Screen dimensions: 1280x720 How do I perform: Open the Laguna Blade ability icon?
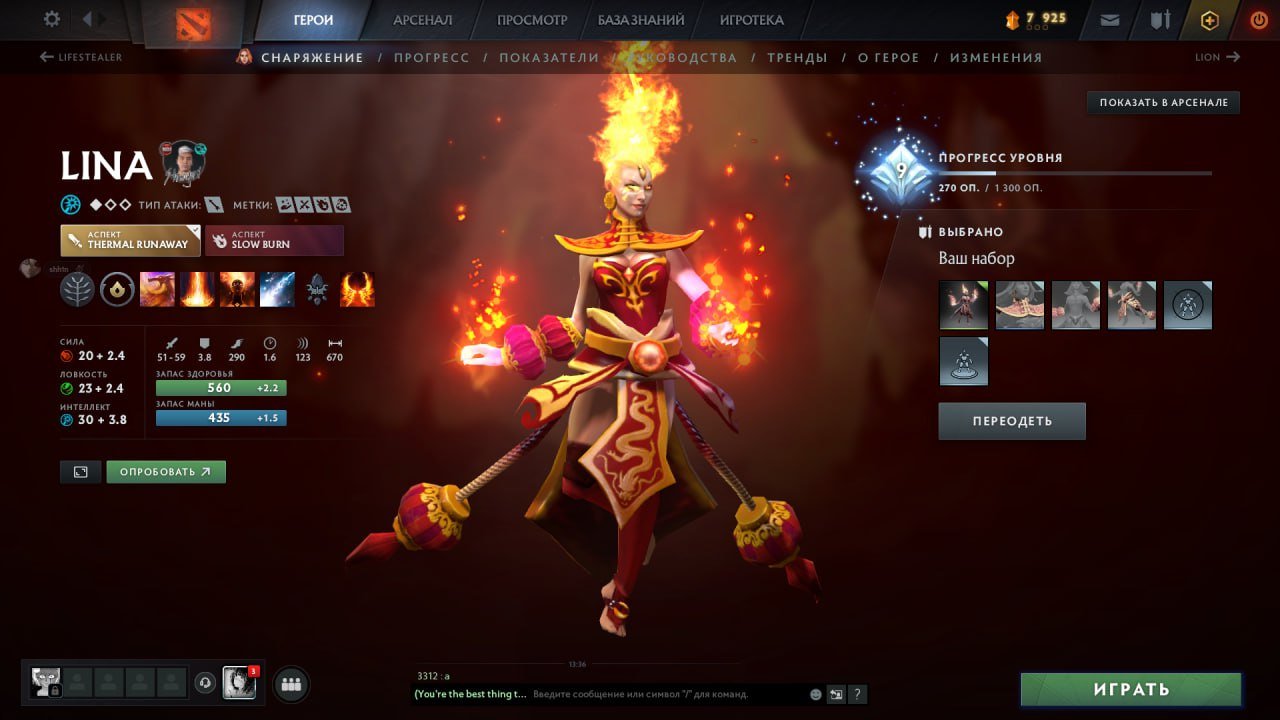click(277, 290)
